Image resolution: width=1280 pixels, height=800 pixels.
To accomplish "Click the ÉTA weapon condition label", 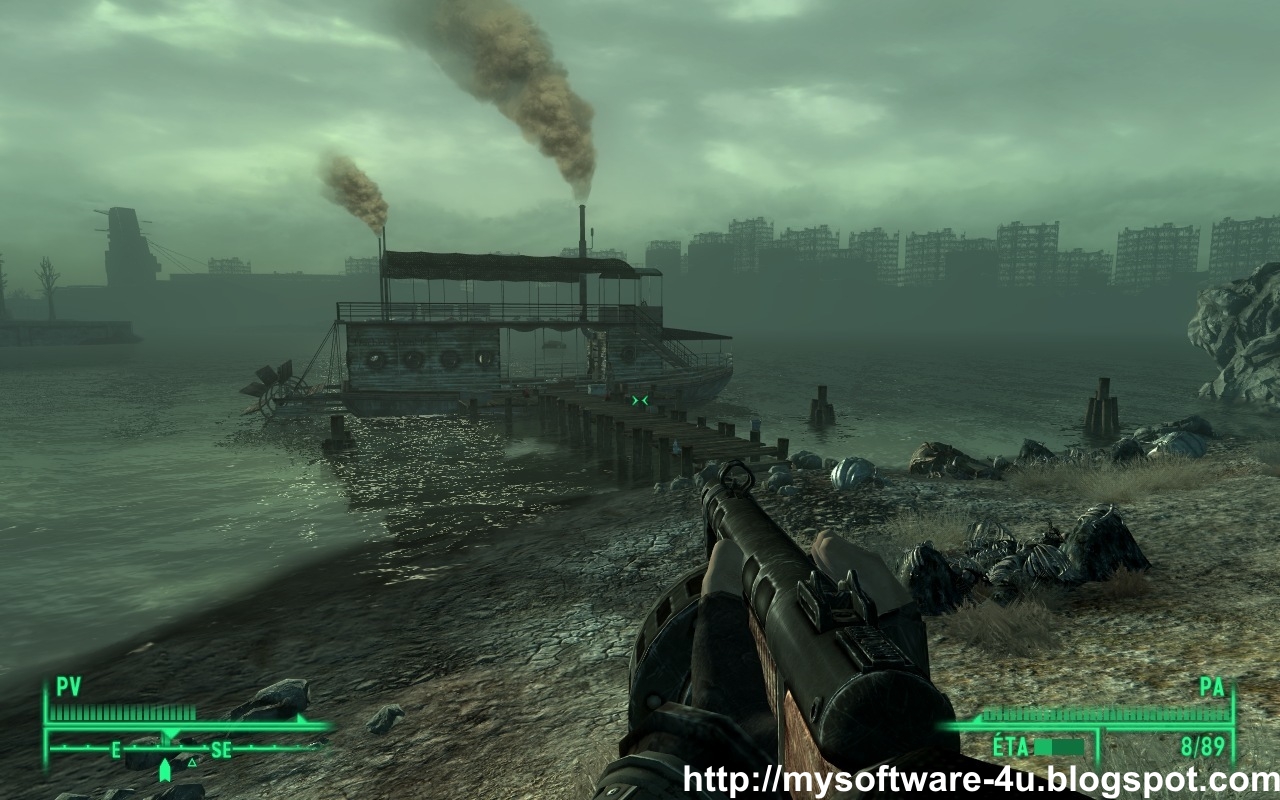I will pyautogui.click(x=1012, y=745).
